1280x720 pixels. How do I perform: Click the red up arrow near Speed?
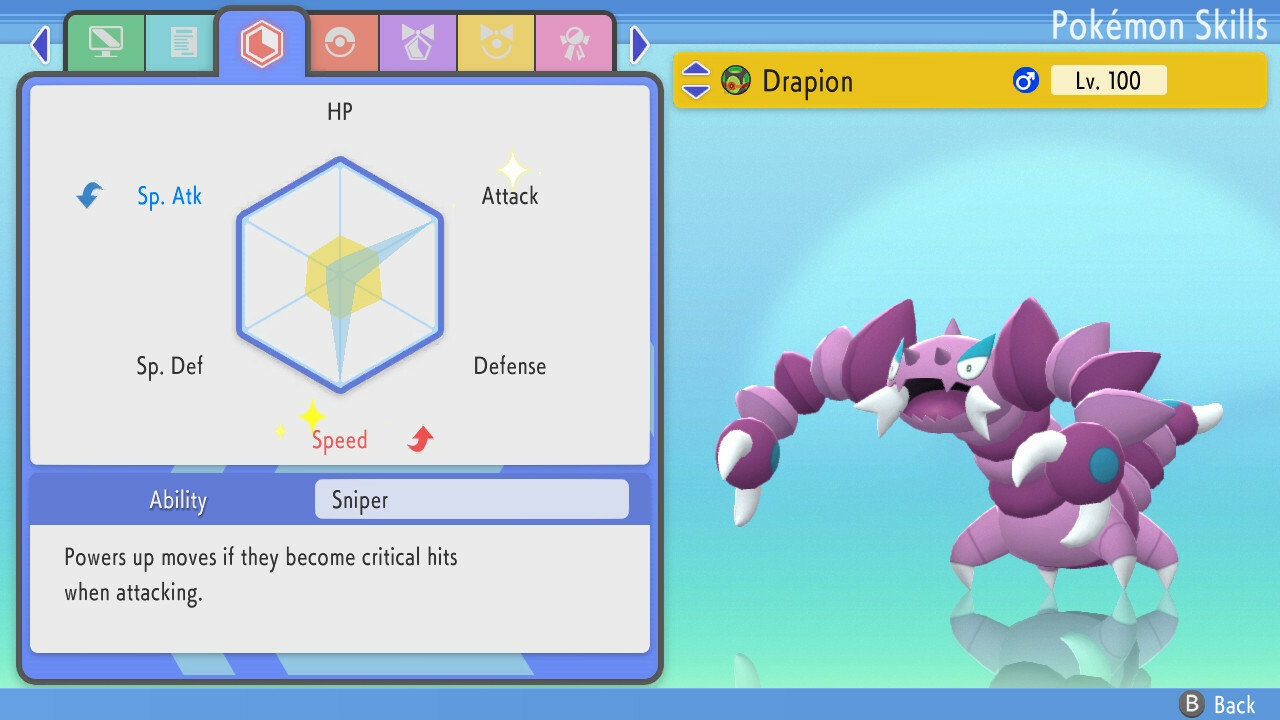418,437
